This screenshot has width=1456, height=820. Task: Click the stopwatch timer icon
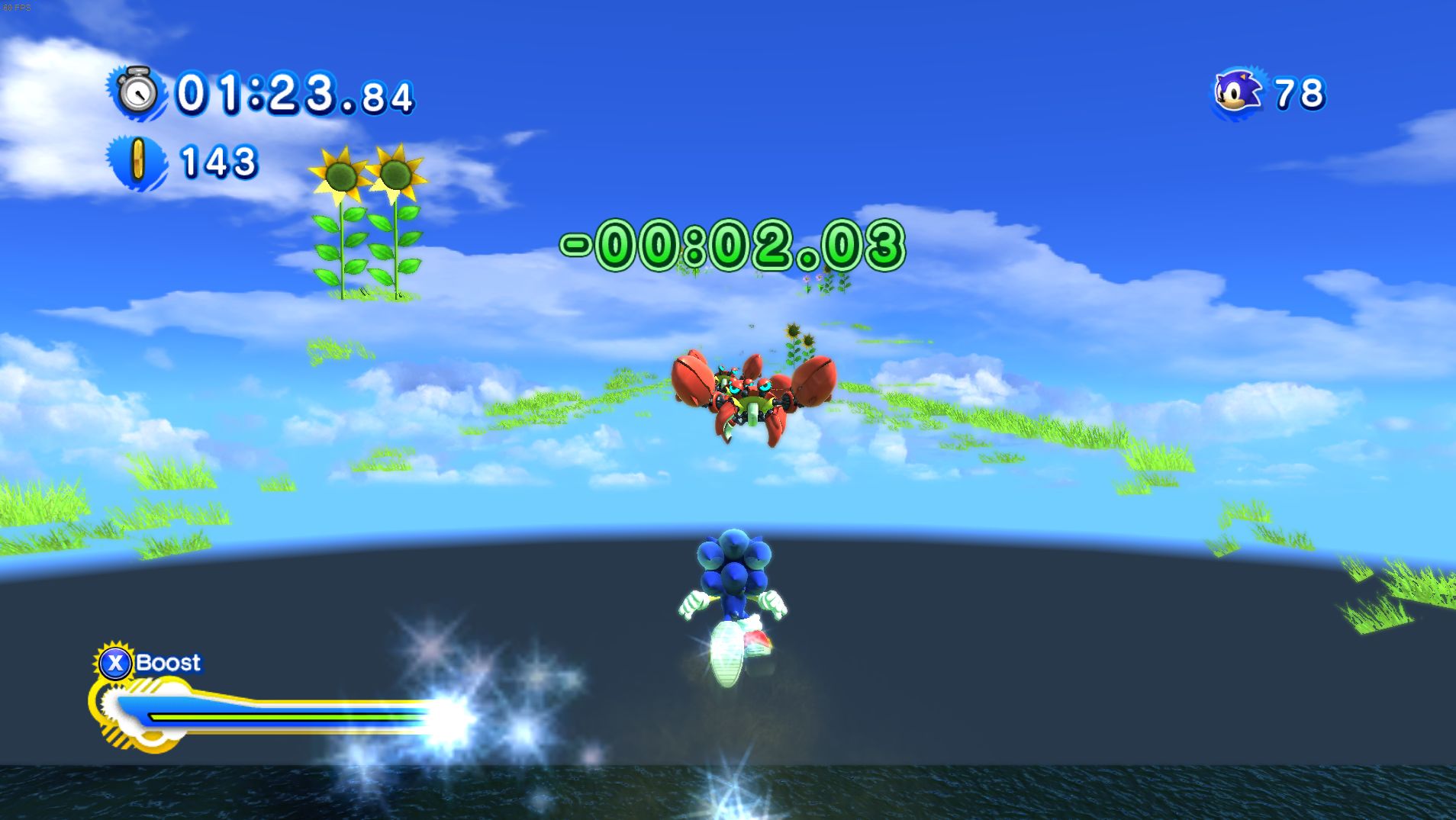click(140, 95)
